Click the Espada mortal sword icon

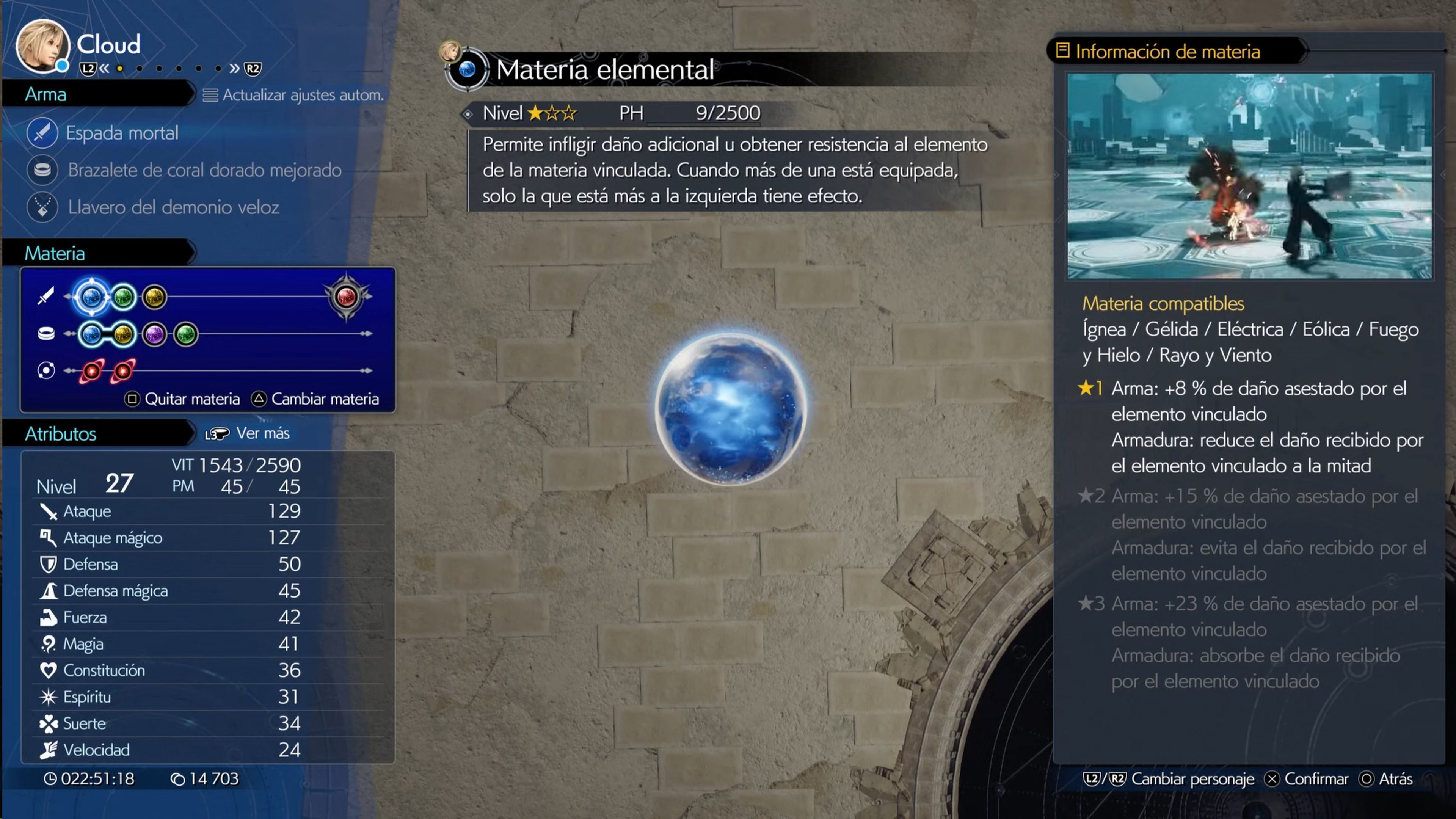pos(43,133)
